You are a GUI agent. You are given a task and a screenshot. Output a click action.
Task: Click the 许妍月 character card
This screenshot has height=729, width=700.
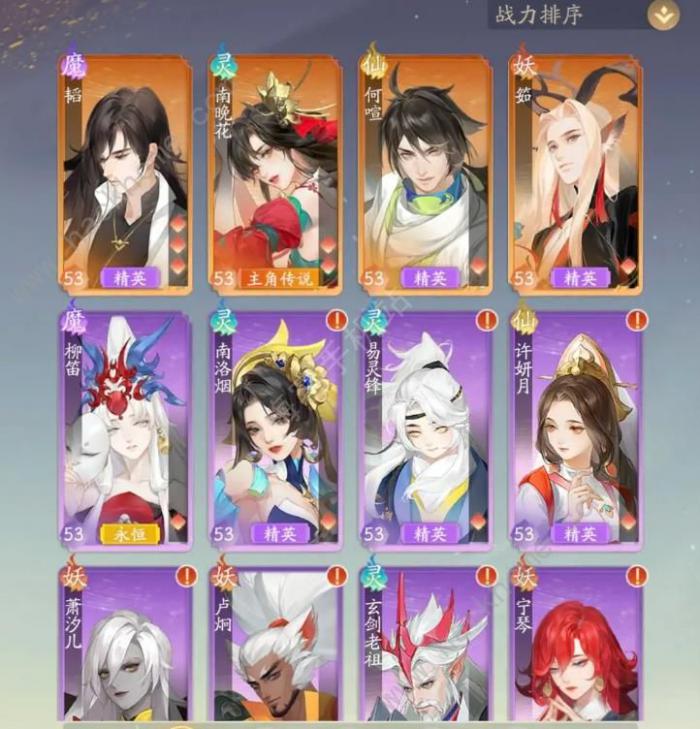point(575,430)
